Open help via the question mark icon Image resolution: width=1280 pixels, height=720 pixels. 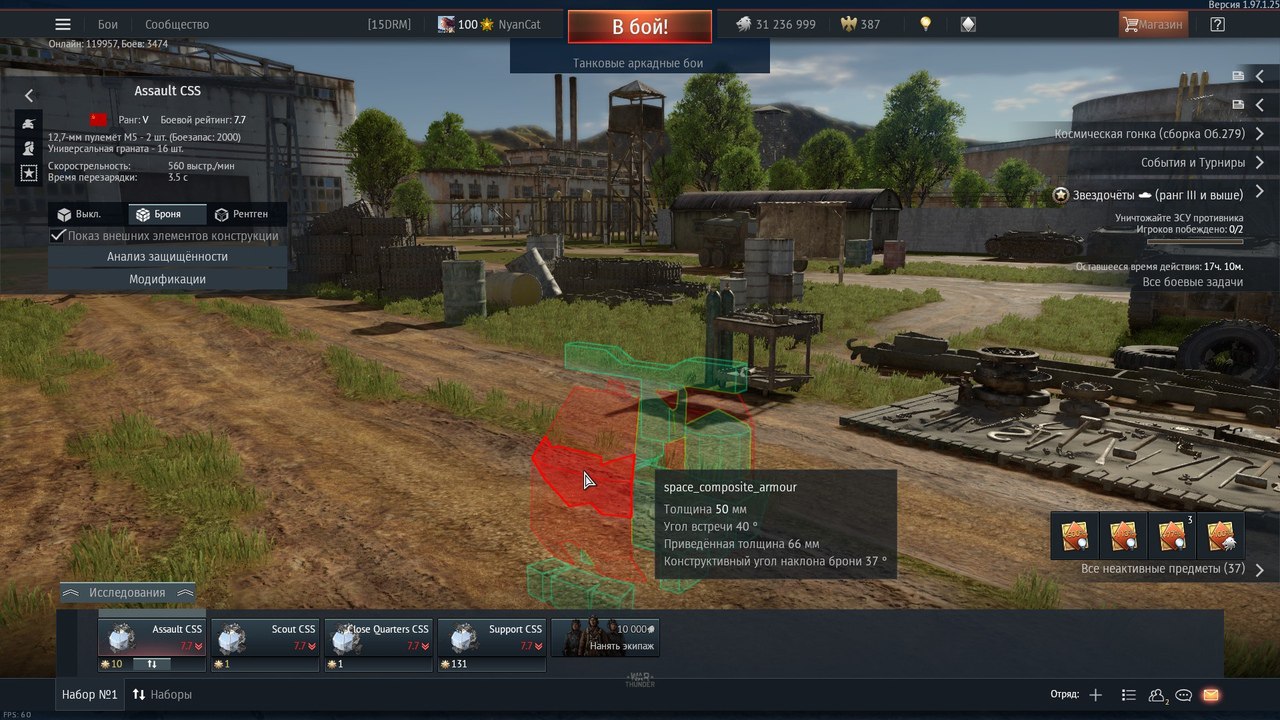[x=1217, y=25]
